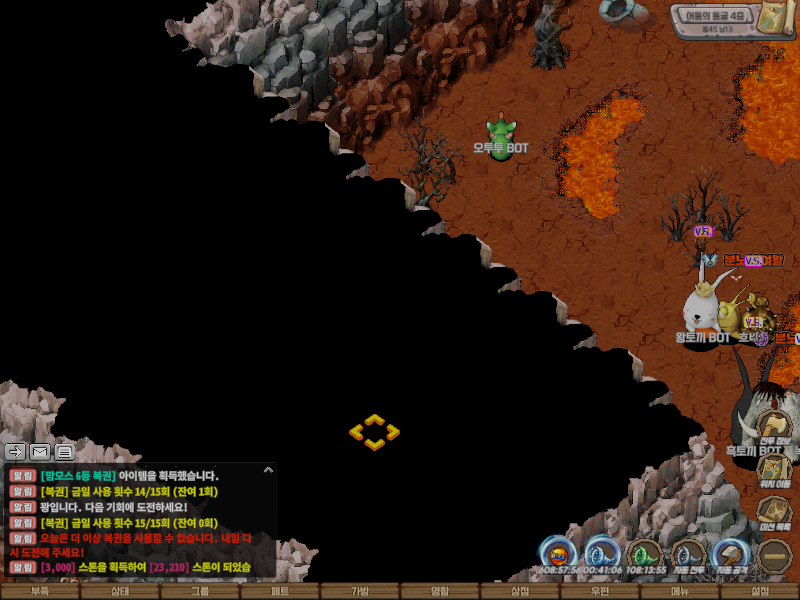Open the 위치 이동 (location move) map icon
The height and width of the screenshot is (600, 800).
tap(774, 470)
